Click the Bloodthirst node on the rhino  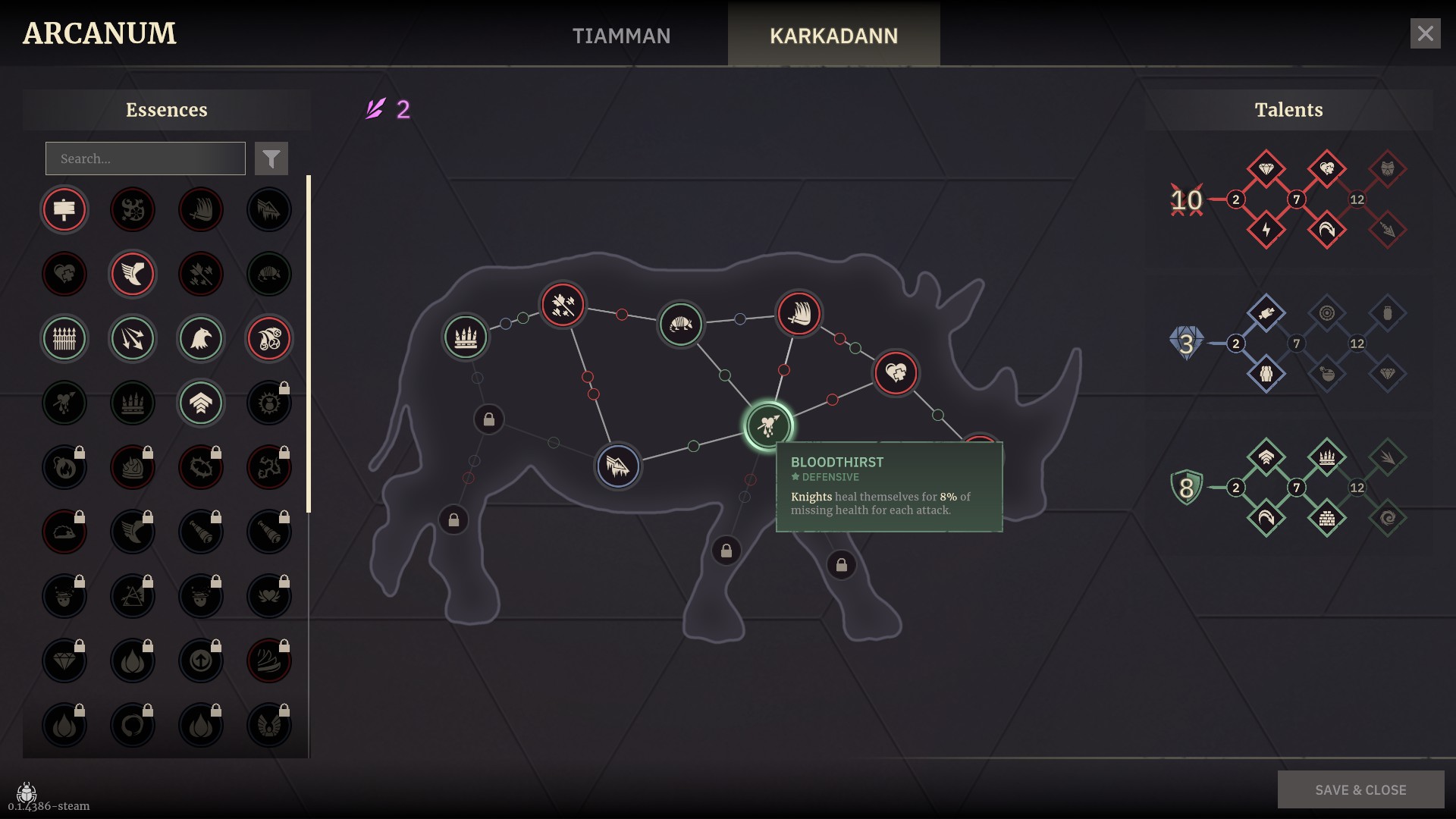click(768, 425)
